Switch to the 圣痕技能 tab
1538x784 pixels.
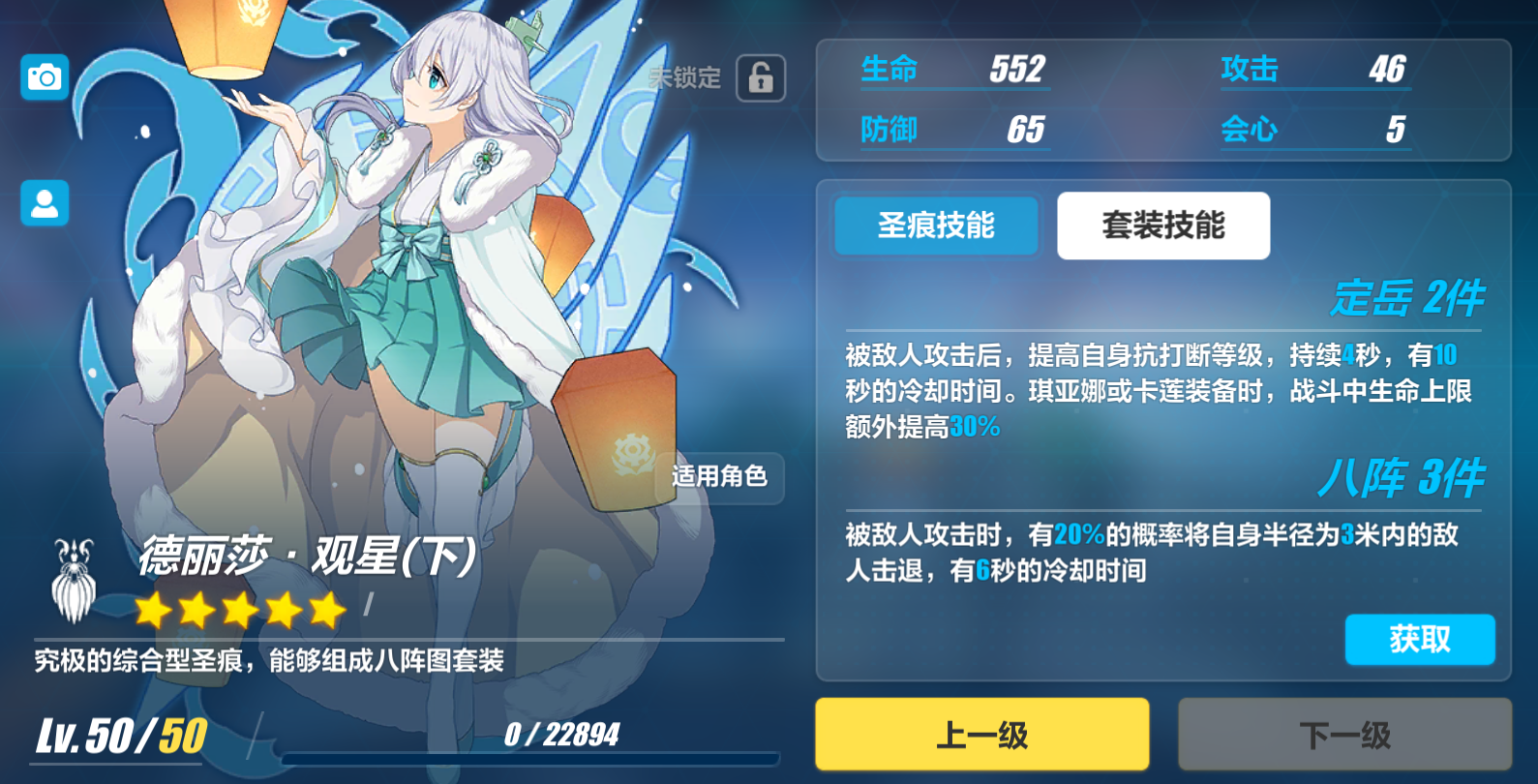pos(936,226)
